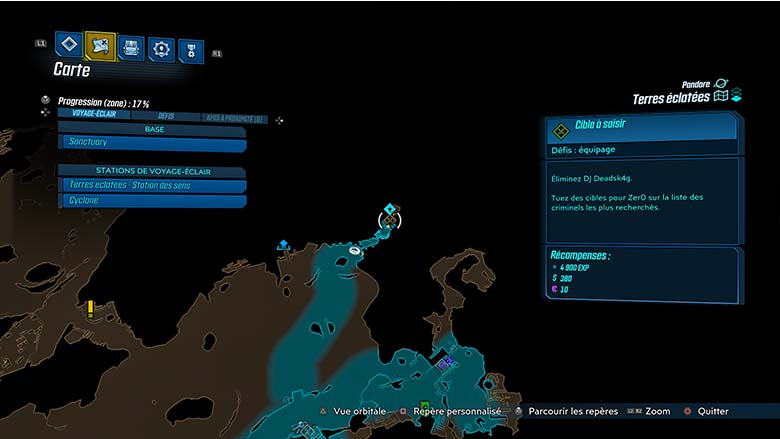Switch to the skills gear tab
The width and height of the screenshot is (780, 439).
[161, 48]
